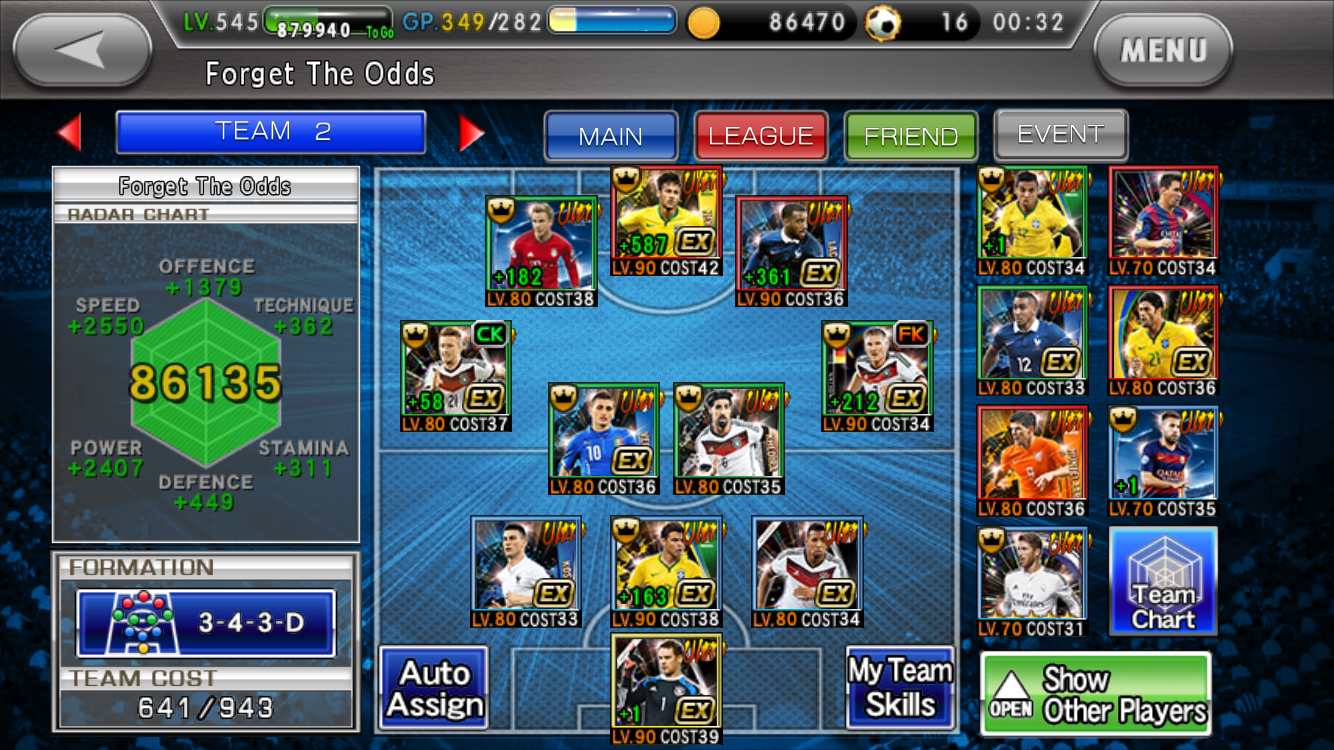1334x750 pixels.
Task: Select the EVENT tab
Action: 1060,133
